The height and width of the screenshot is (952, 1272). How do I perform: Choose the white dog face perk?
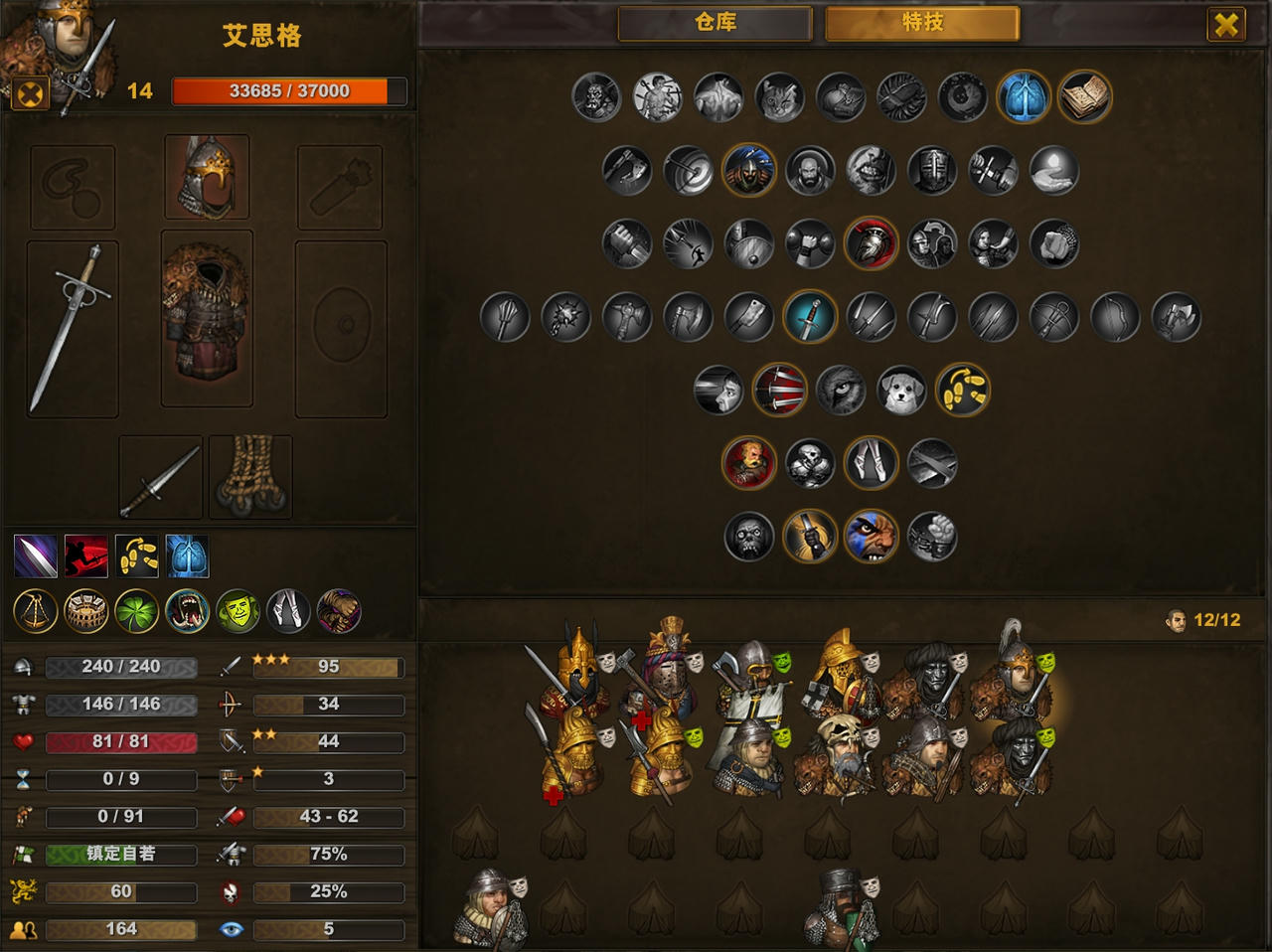click(901, 390)
